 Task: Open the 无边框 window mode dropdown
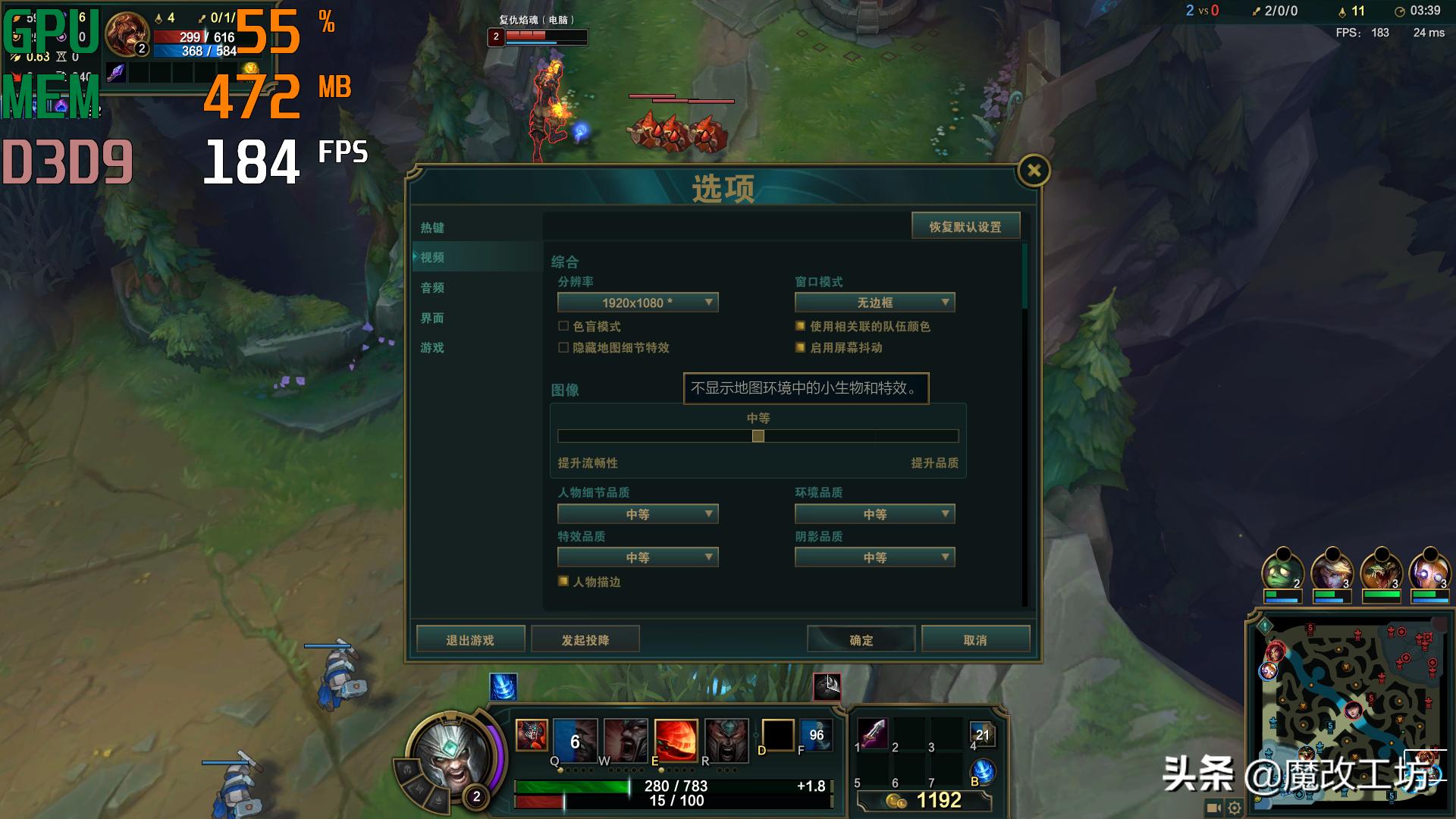tap(874, 302)
